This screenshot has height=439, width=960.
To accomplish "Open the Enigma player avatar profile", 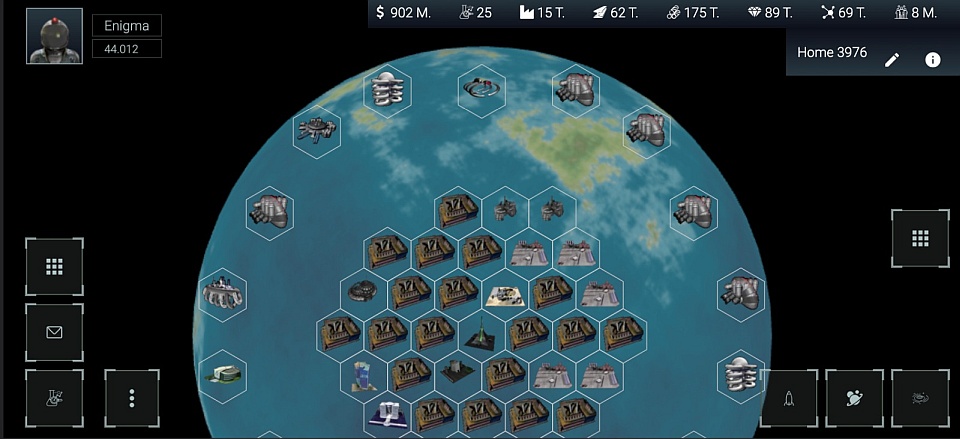I will [54, 37].
